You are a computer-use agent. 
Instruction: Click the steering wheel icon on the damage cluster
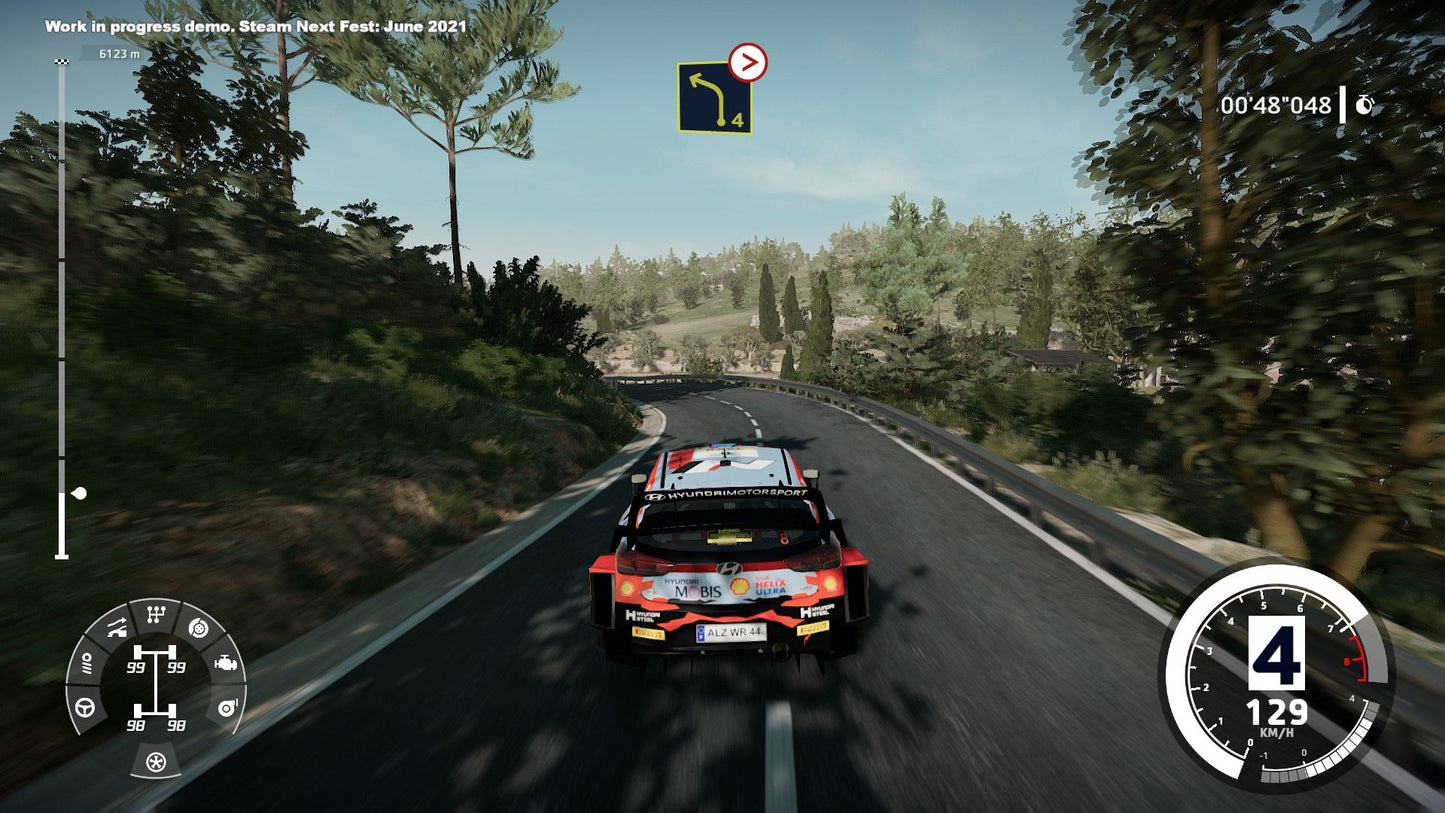[x=85, y=708]
